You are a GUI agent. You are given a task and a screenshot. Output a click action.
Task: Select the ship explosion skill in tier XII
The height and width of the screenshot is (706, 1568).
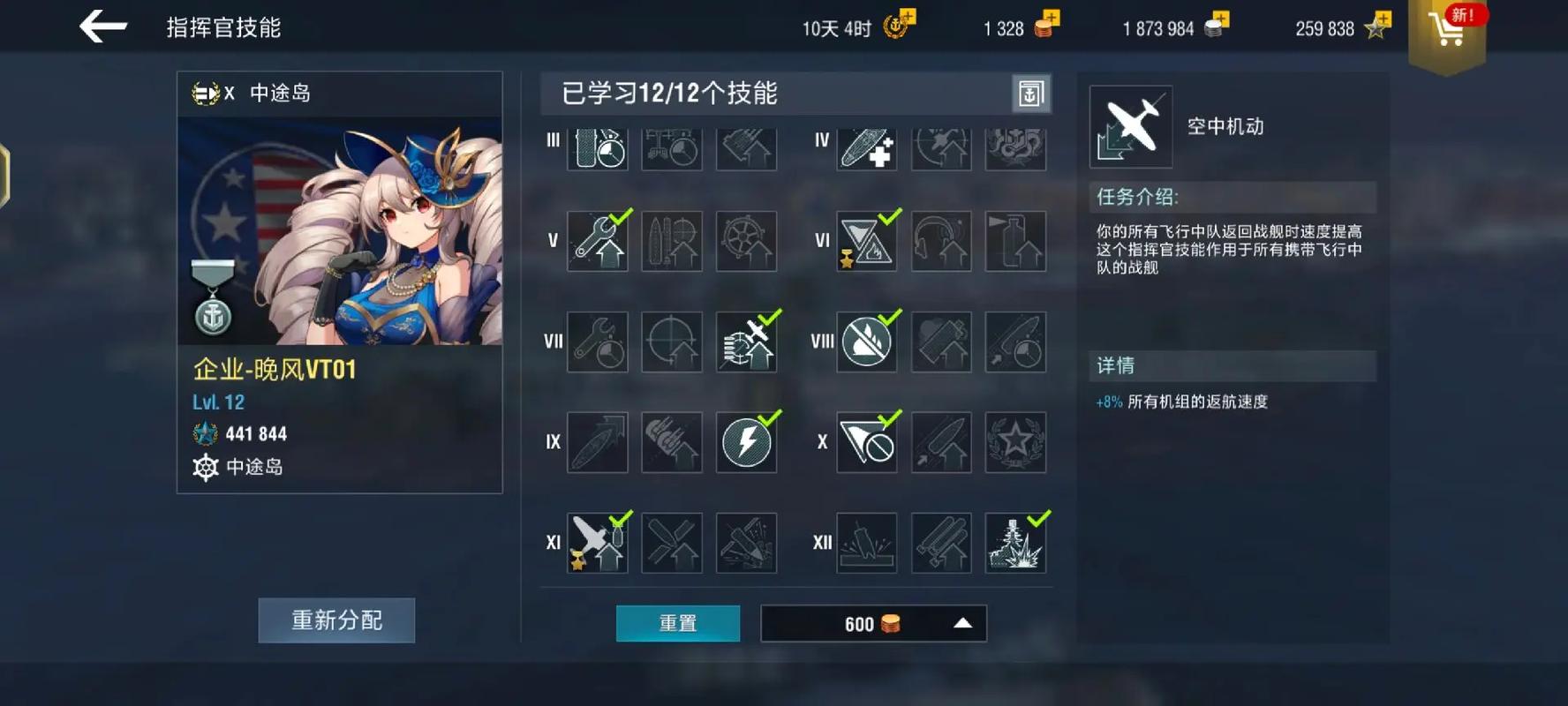pyautogui.click(x=1015, y=542)
